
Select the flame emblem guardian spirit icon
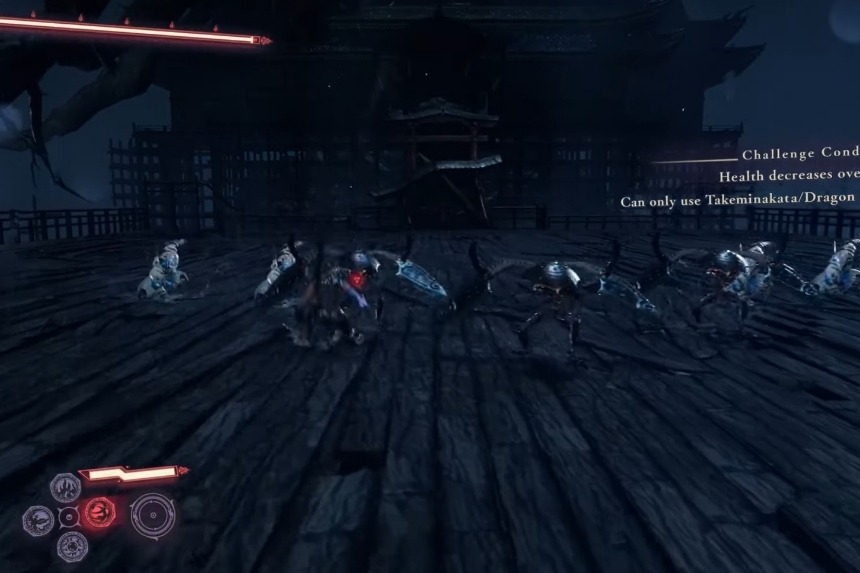click(x=66, y=487)
